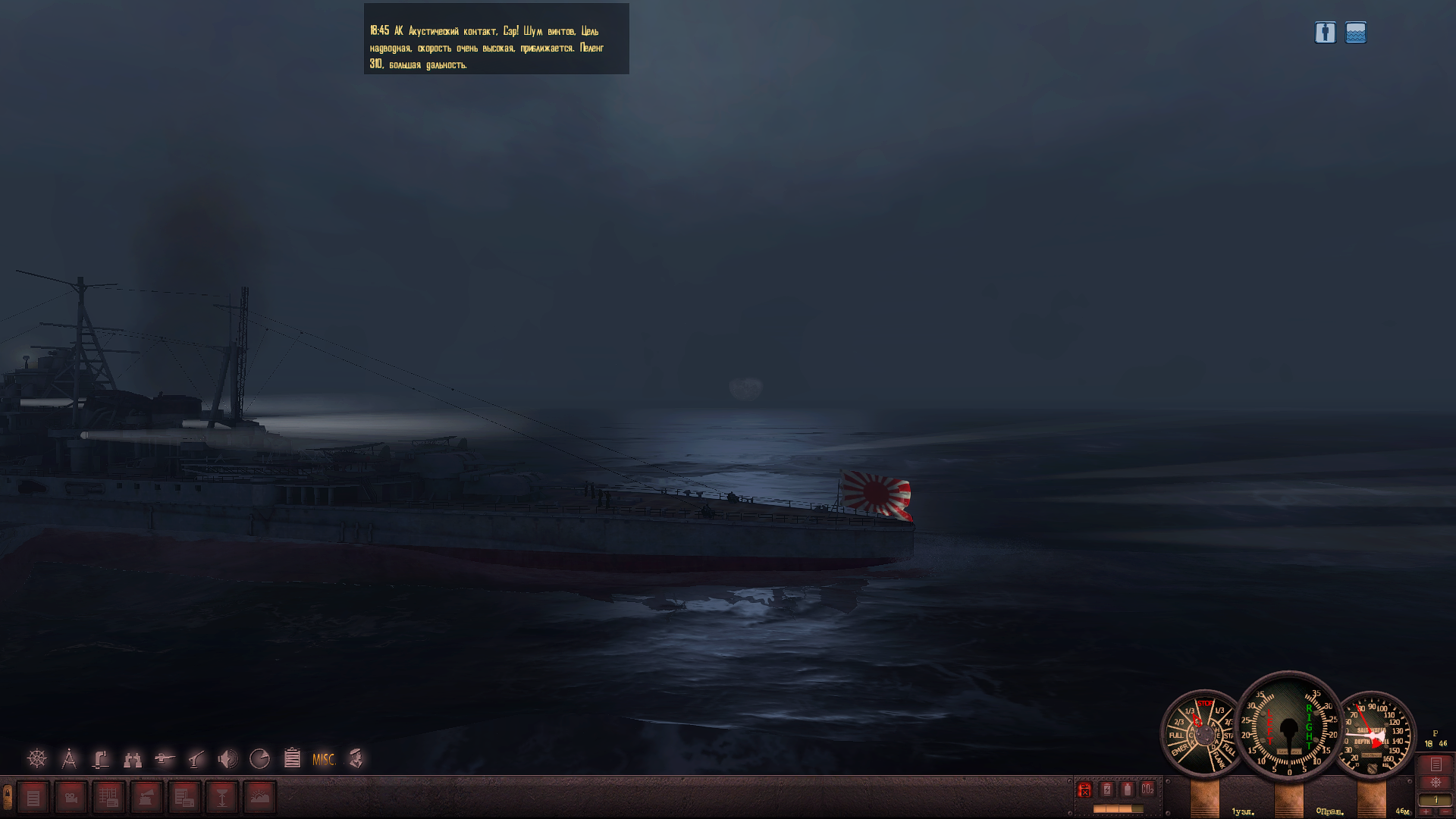1456x819 pixels.
Task: Open the navigation compass dividers icon
Action: point(69,758)
